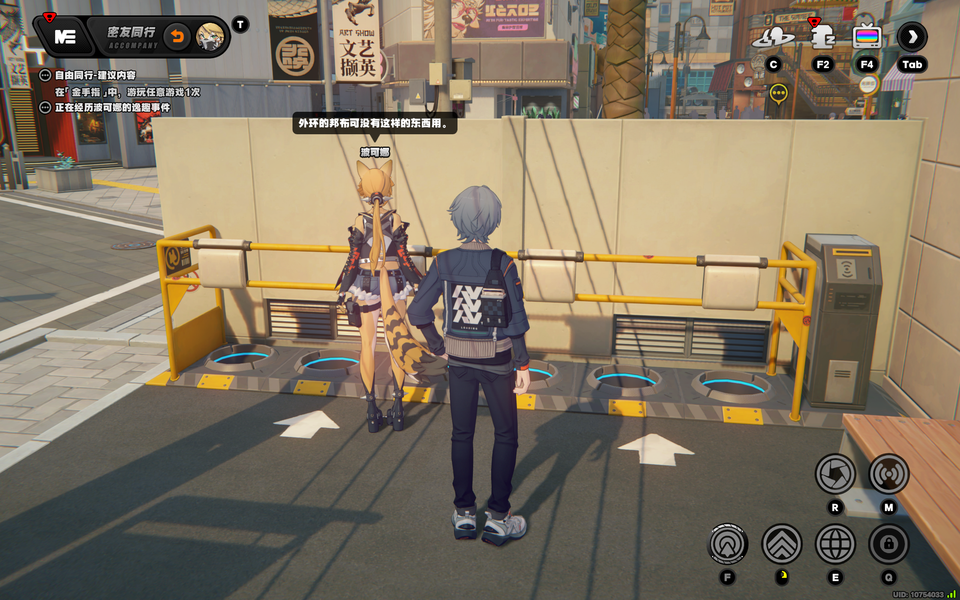Activate the double chevron sprint button
This screenshot has height=600, width=960.
[x=782, y=544]
